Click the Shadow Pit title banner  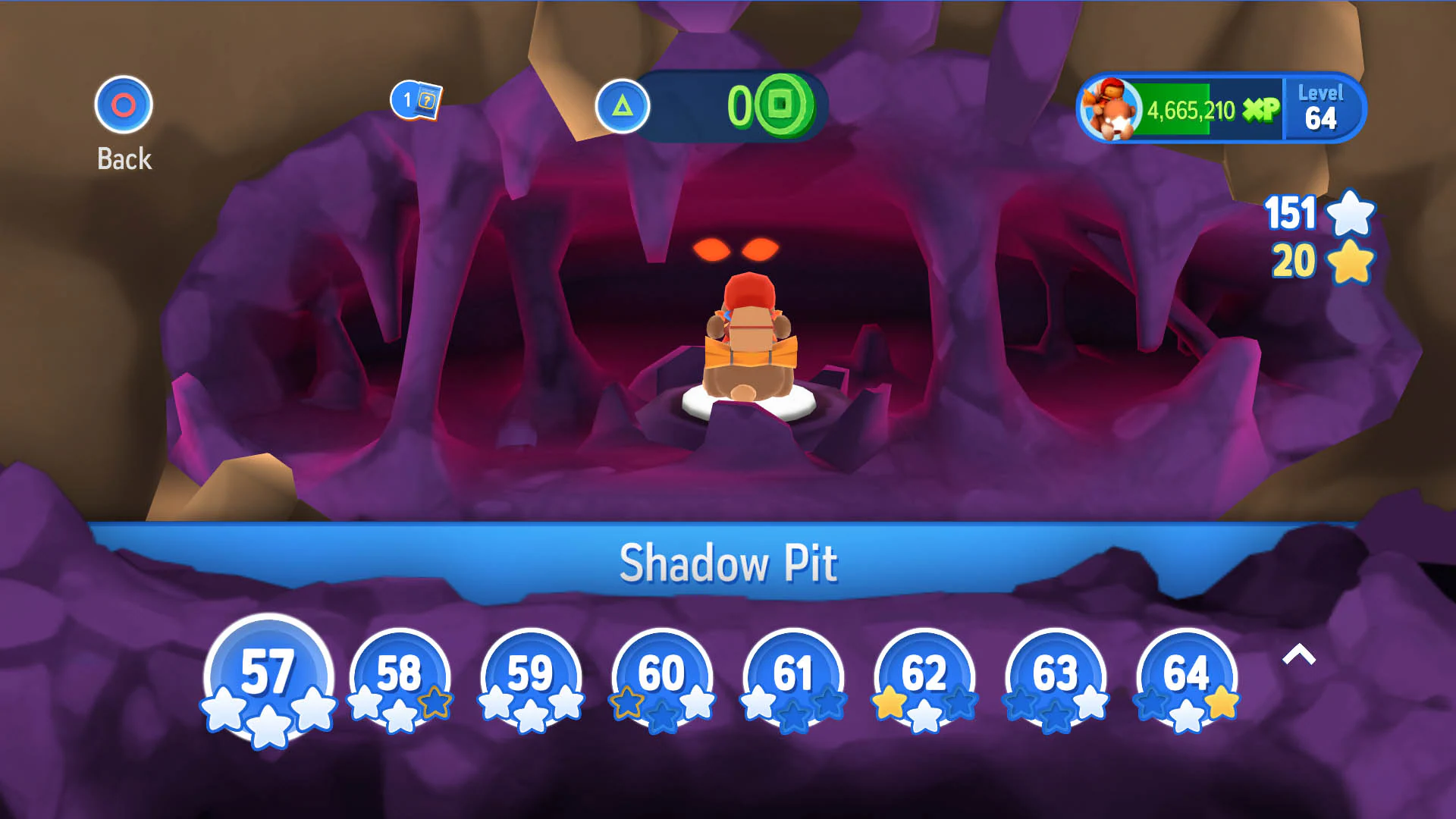tap(728, 563)
